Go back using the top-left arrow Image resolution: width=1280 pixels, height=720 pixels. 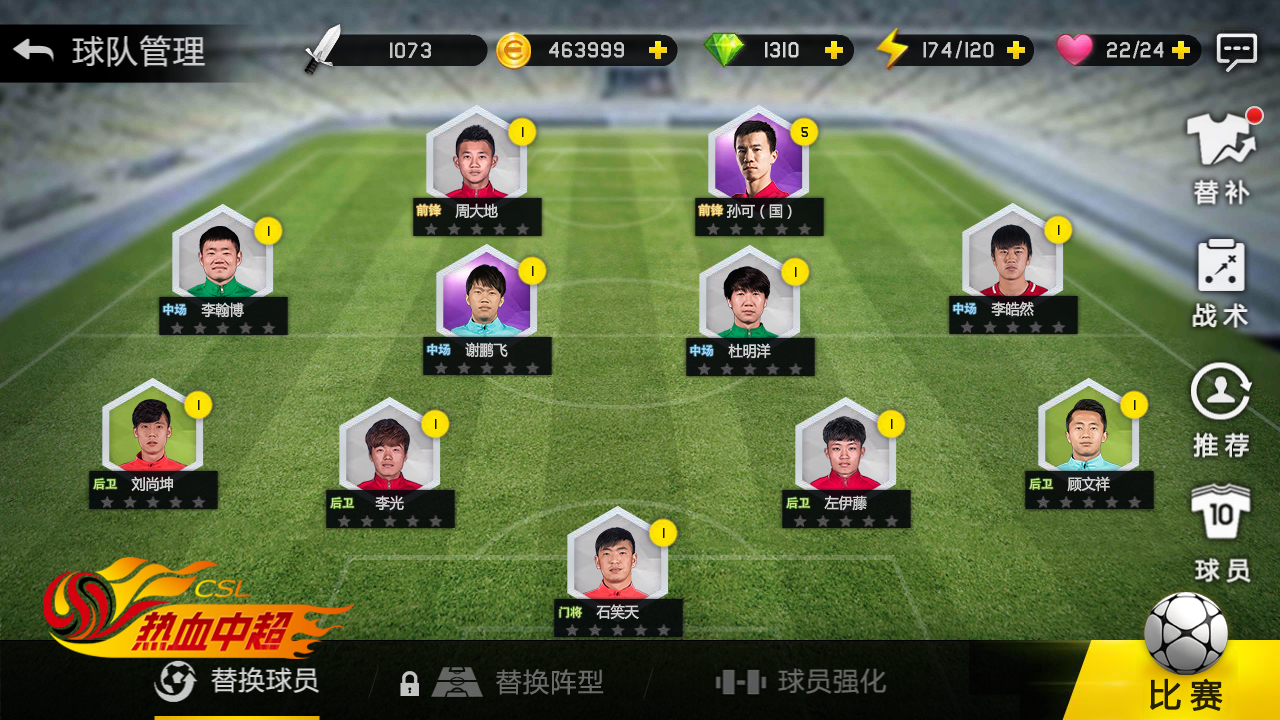click(34, 50)
